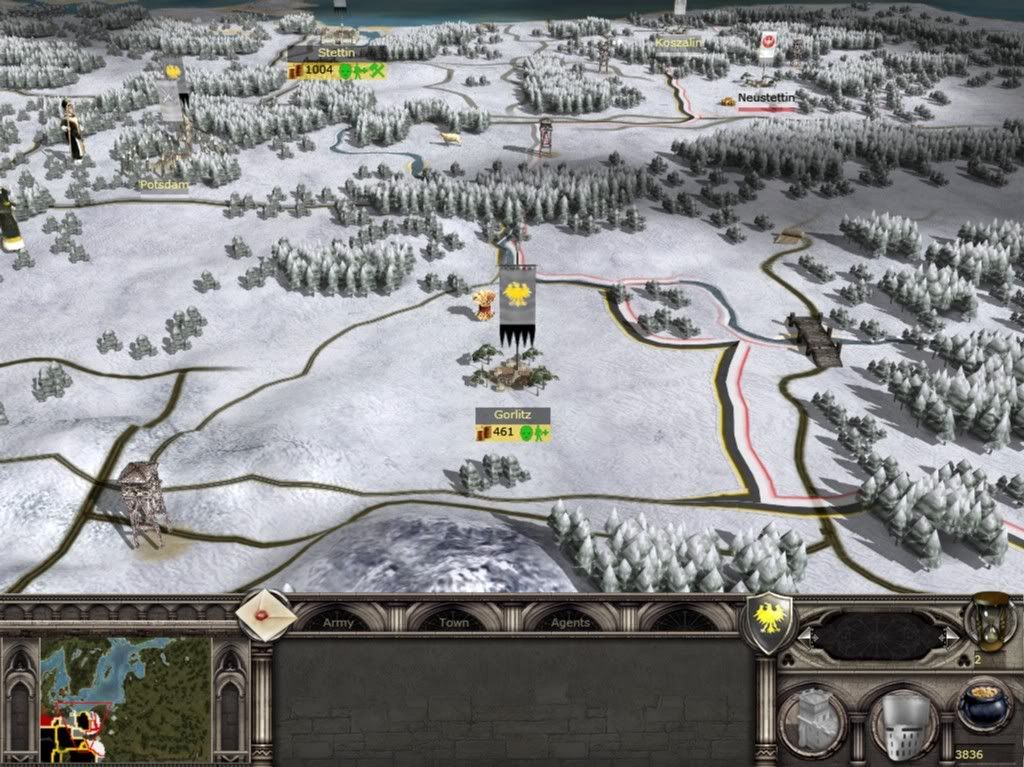Open the construction castle tower button
1024x767 pixels.
[x=812, y=718]
